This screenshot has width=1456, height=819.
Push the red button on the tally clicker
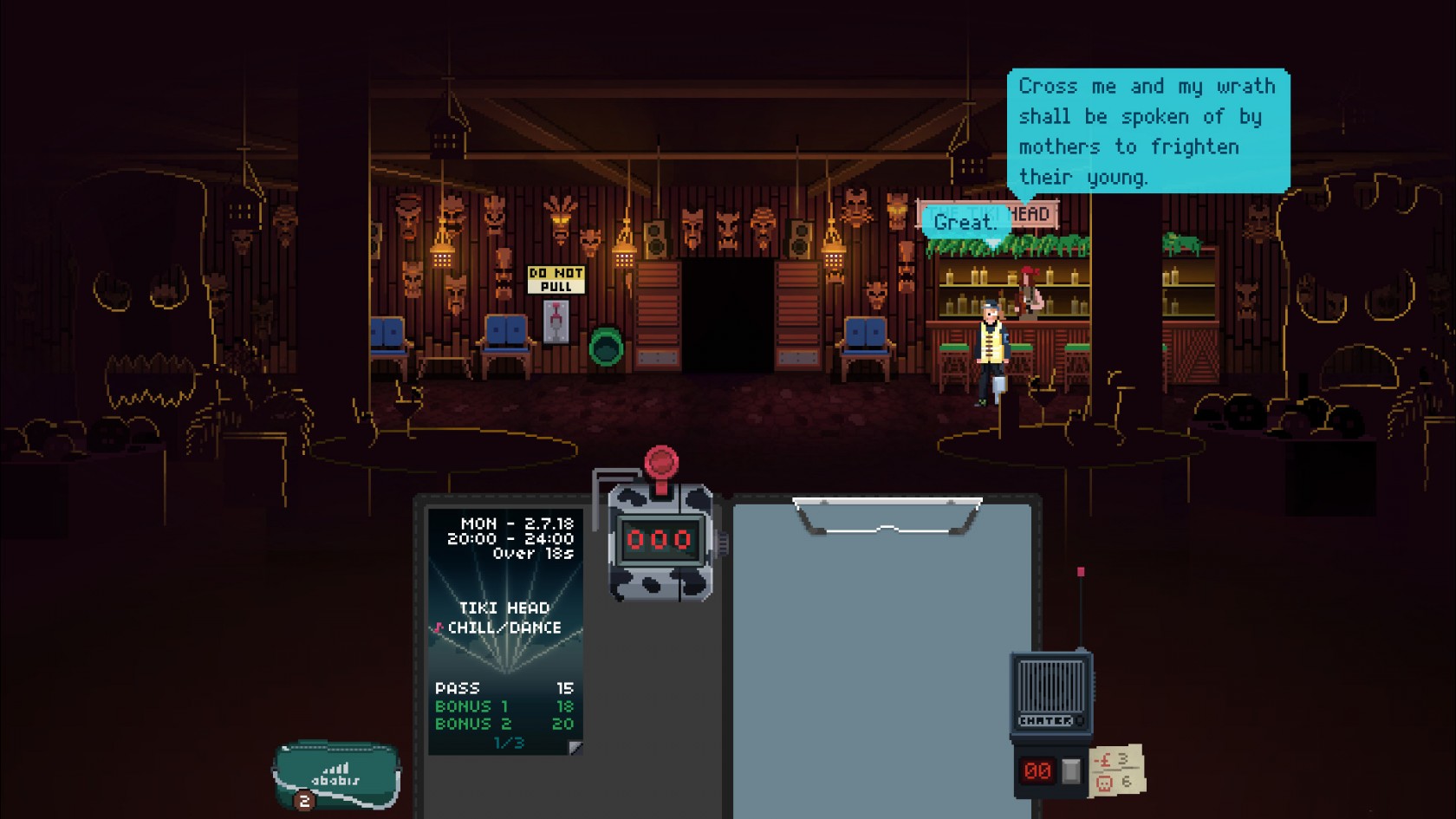point(661,461)
